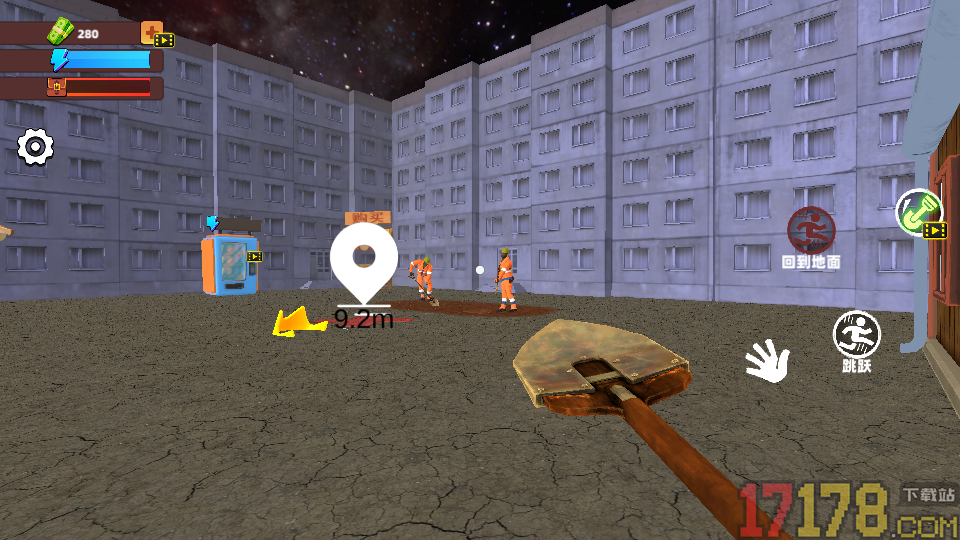Viewport: 960px width, 540px height.
Task: Tap the red 回到地面 return-to-ground button
Action: (x=811, y=231)
